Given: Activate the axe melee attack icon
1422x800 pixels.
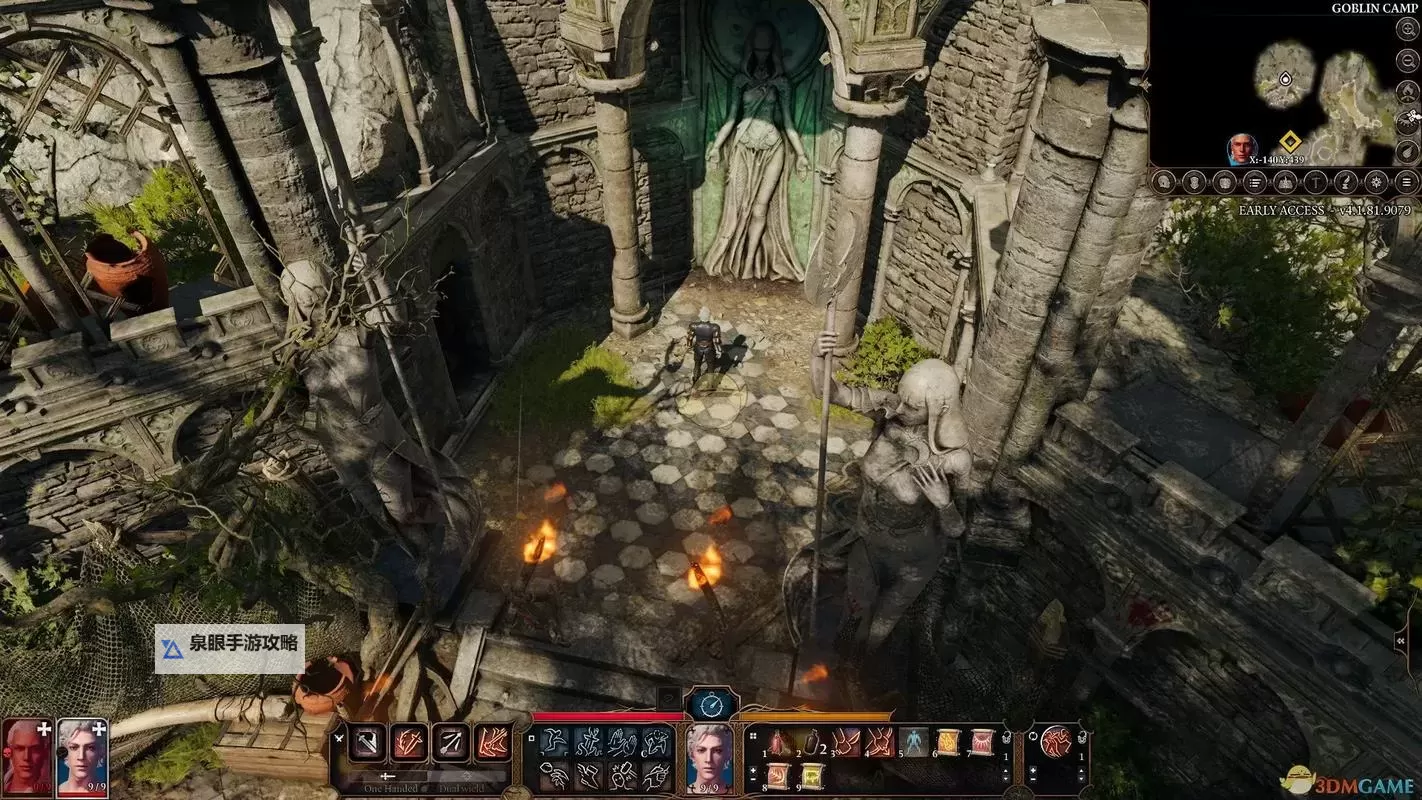Looking at the screenshot, I should pos(368,742).
